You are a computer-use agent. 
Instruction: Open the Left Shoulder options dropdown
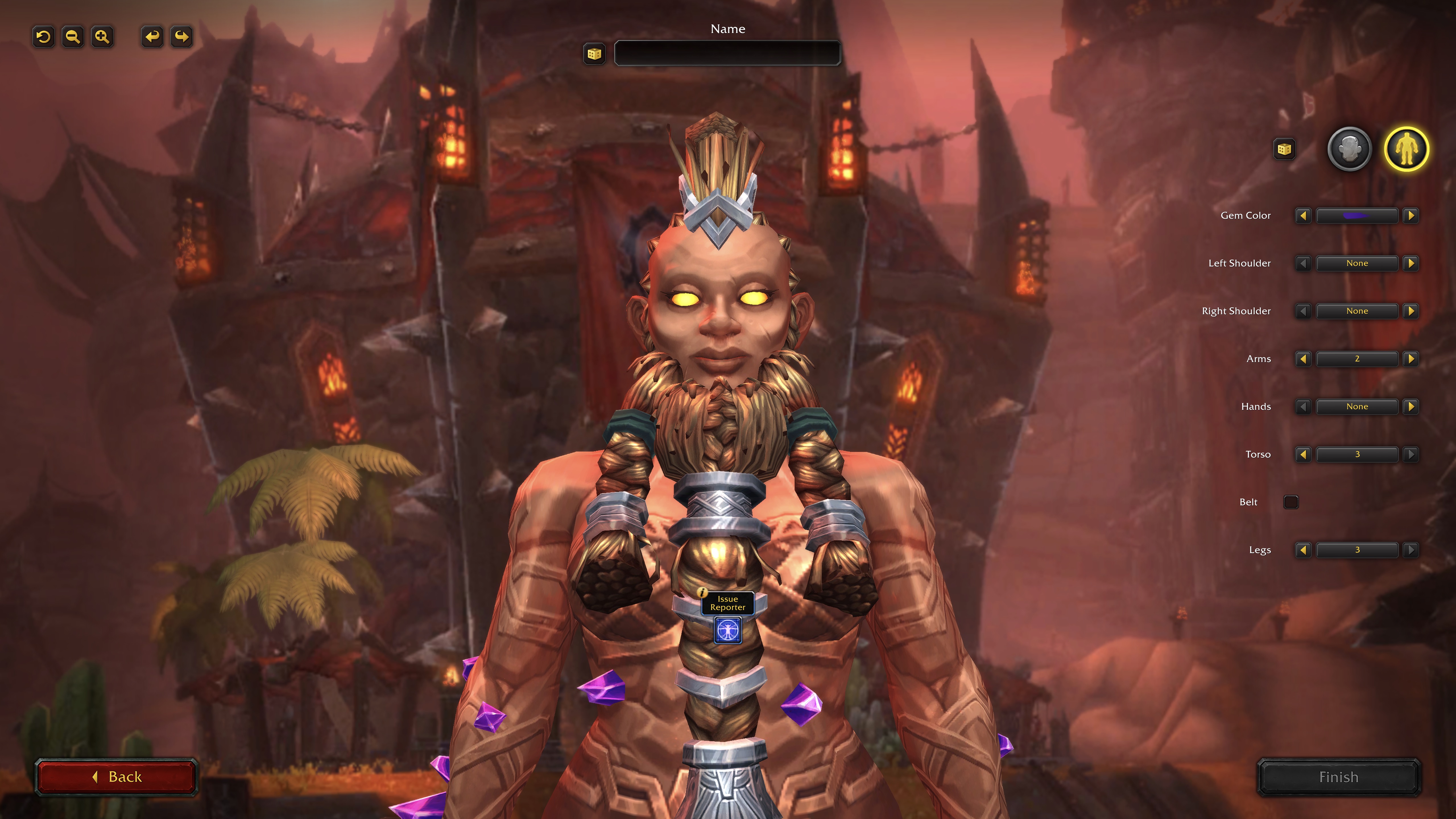coord(1356,263)
